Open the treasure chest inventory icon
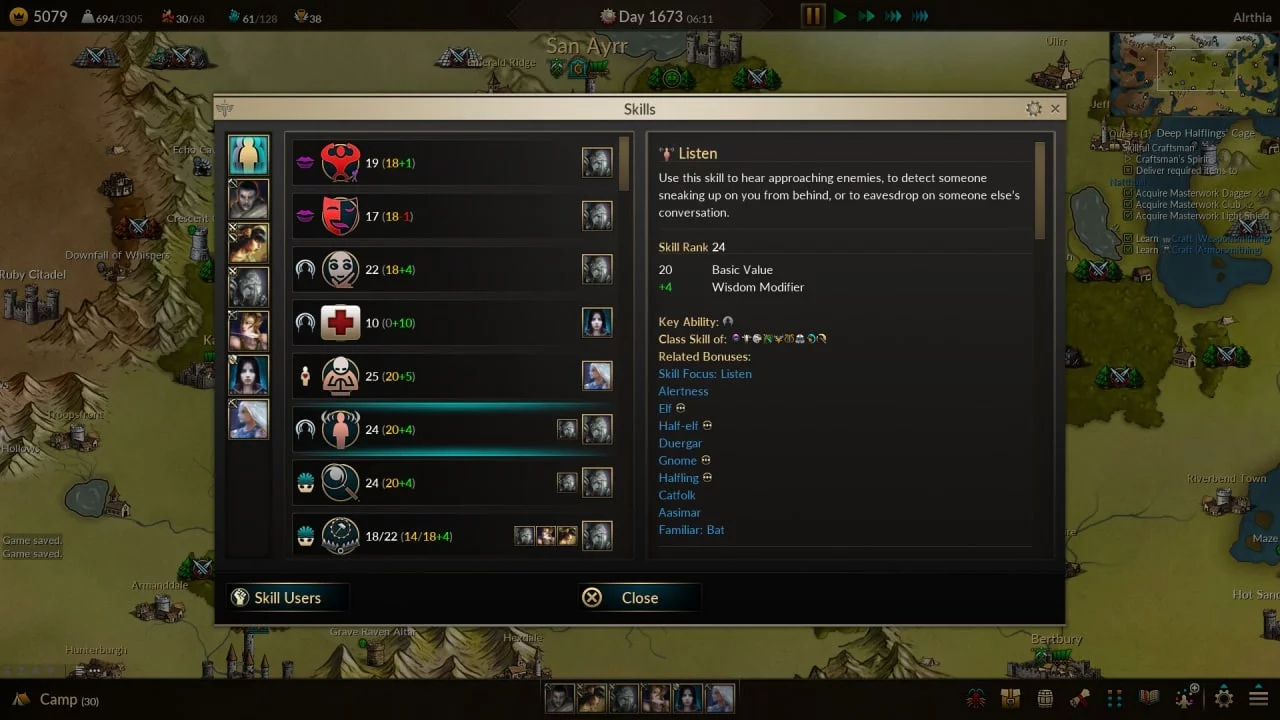The height and width of the screenshot is (720, 1280). pos(1010,698)
